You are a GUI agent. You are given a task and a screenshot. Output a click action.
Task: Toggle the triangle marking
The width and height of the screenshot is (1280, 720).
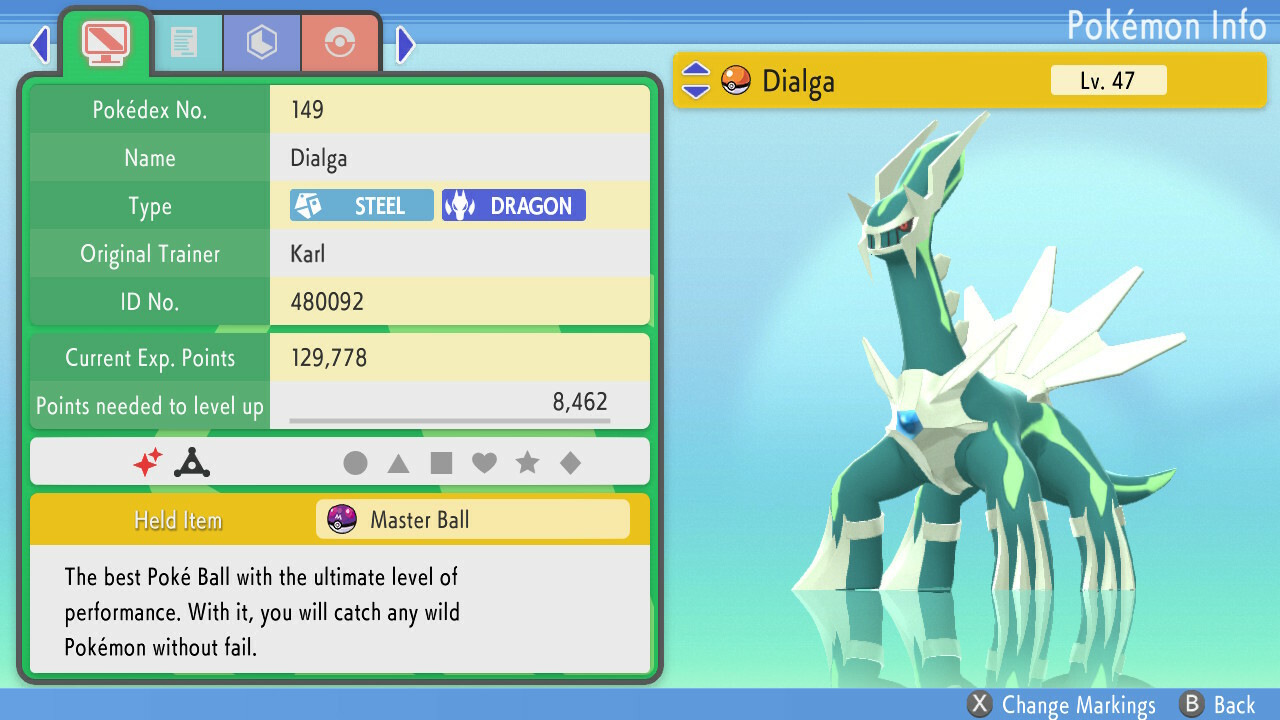click(x=397, y=462)
